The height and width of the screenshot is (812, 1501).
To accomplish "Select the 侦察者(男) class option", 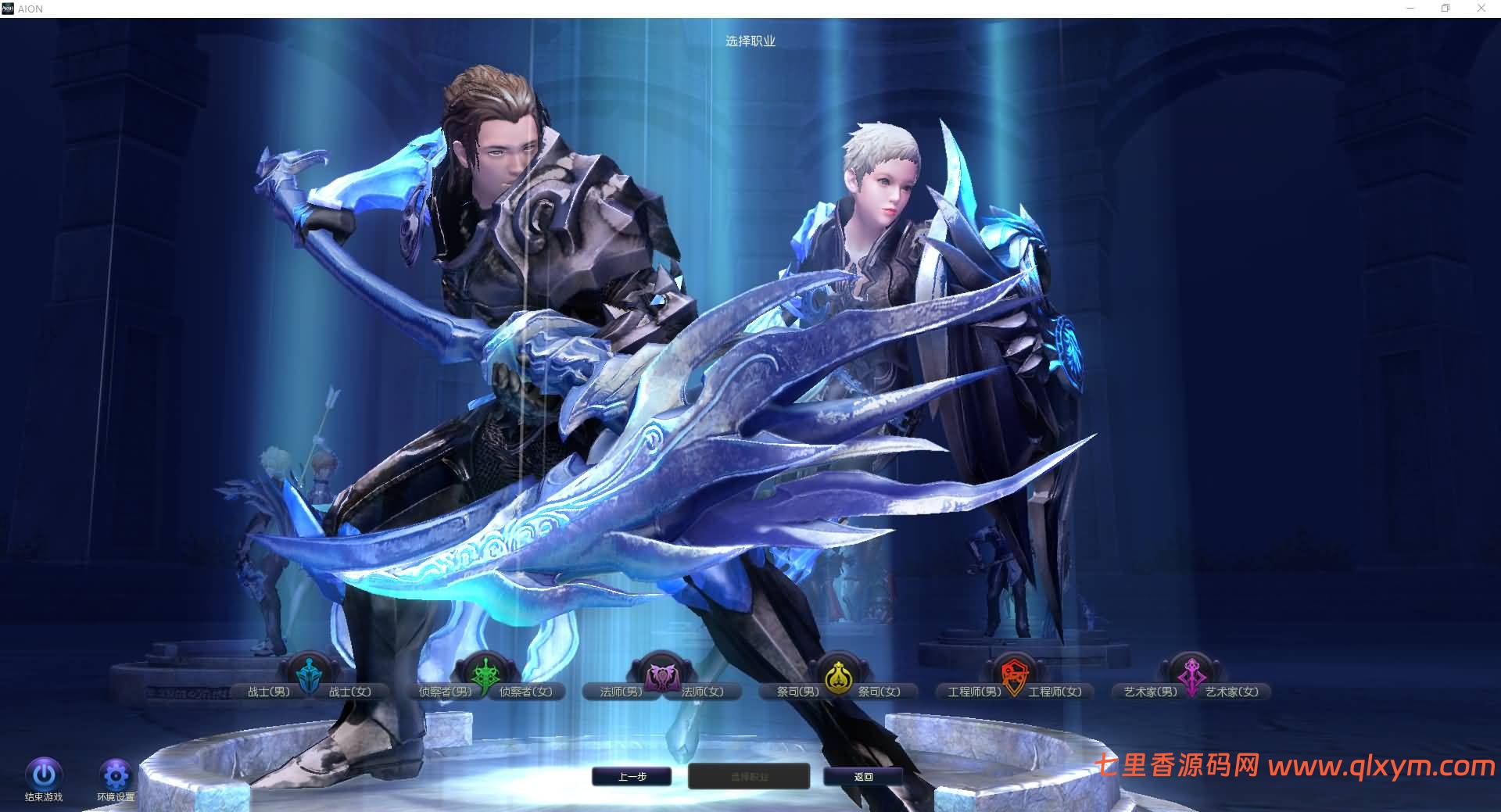I will tap(444, 692).
